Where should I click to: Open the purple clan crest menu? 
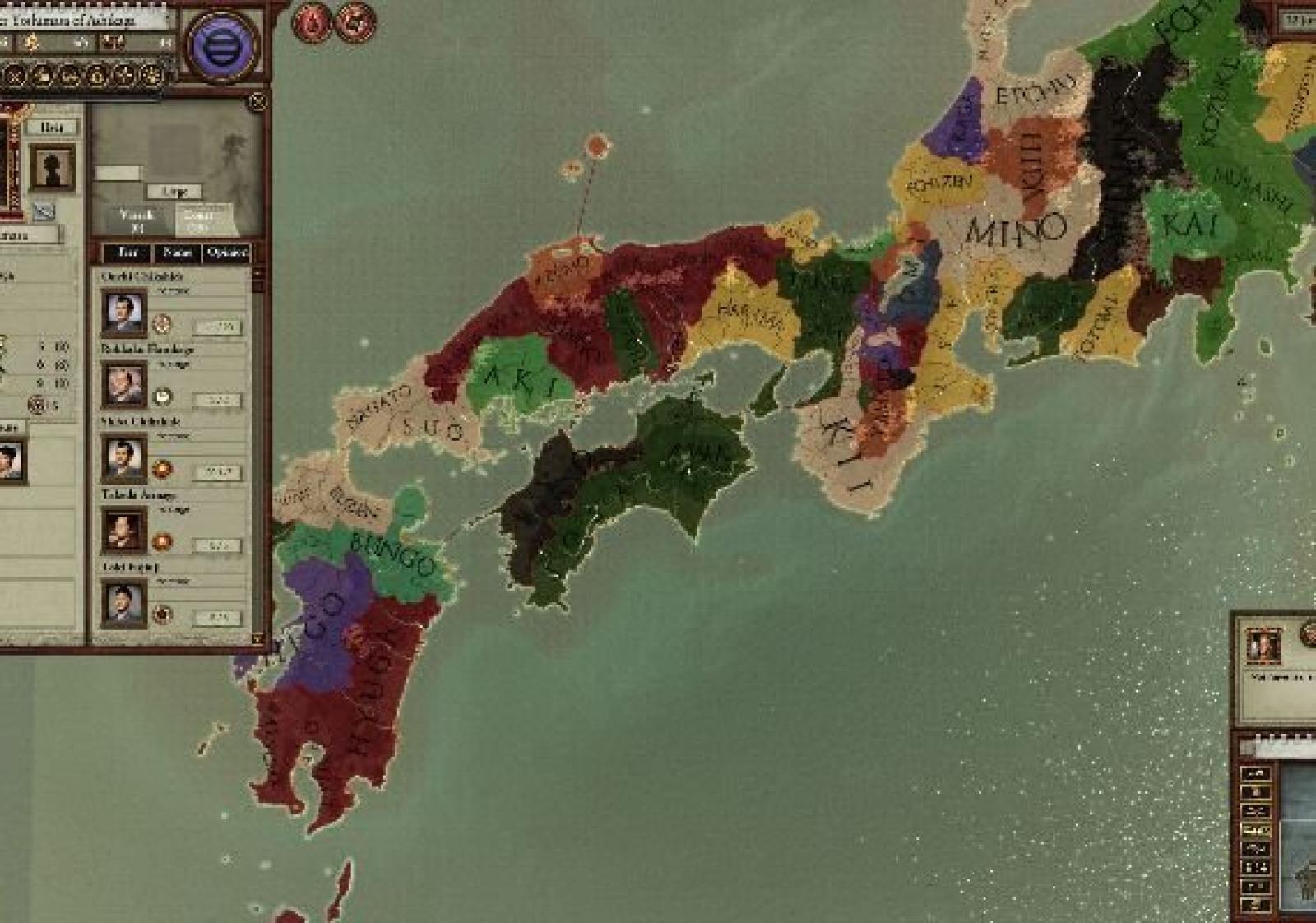point(220,47)
